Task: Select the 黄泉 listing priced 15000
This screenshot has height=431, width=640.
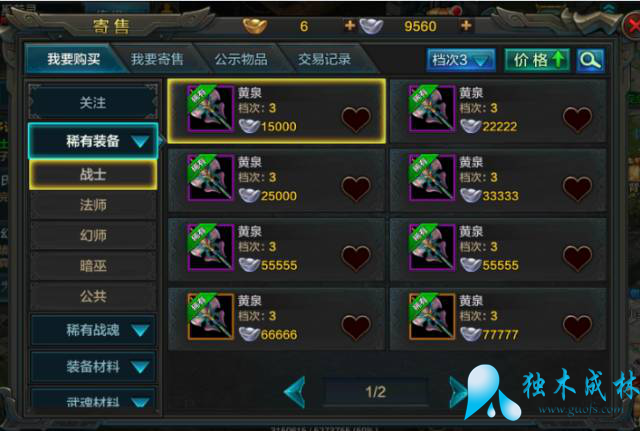Action: (275, 110)
